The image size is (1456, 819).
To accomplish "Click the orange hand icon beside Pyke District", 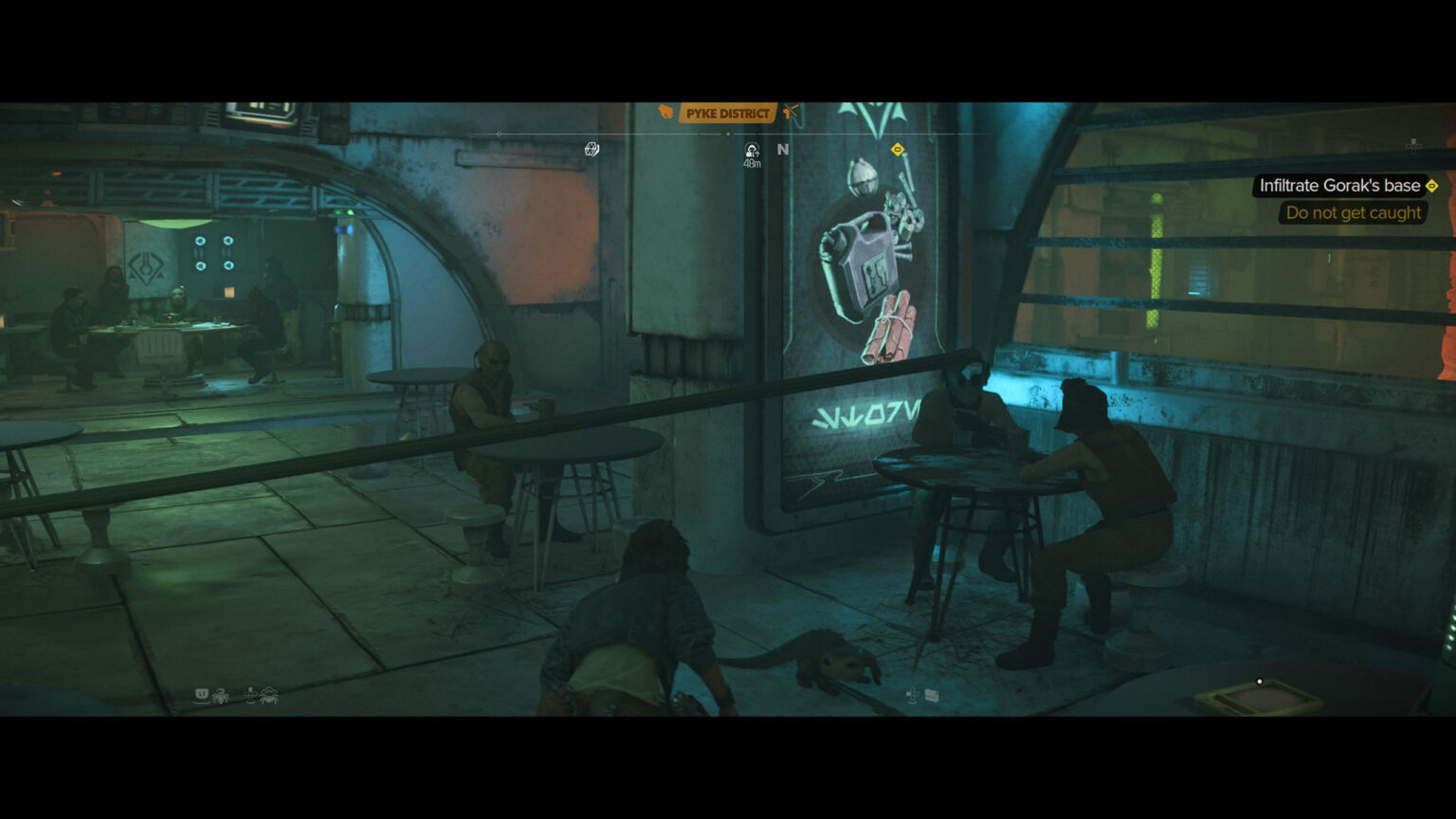I will [x=664, y=111].
